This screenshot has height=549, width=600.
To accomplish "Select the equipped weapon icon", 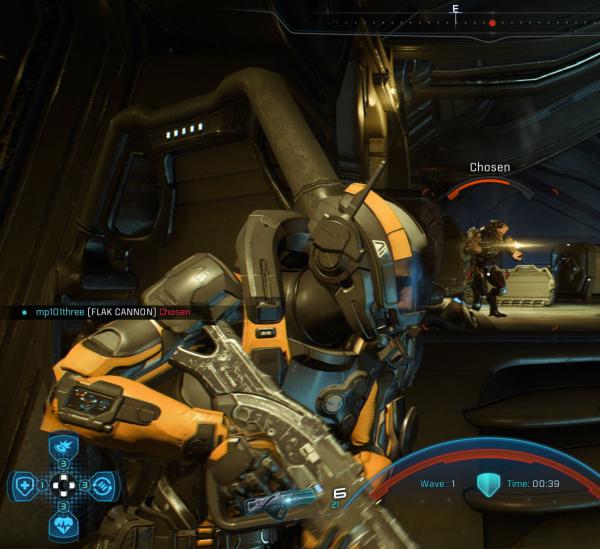I will tap(283, 504).
